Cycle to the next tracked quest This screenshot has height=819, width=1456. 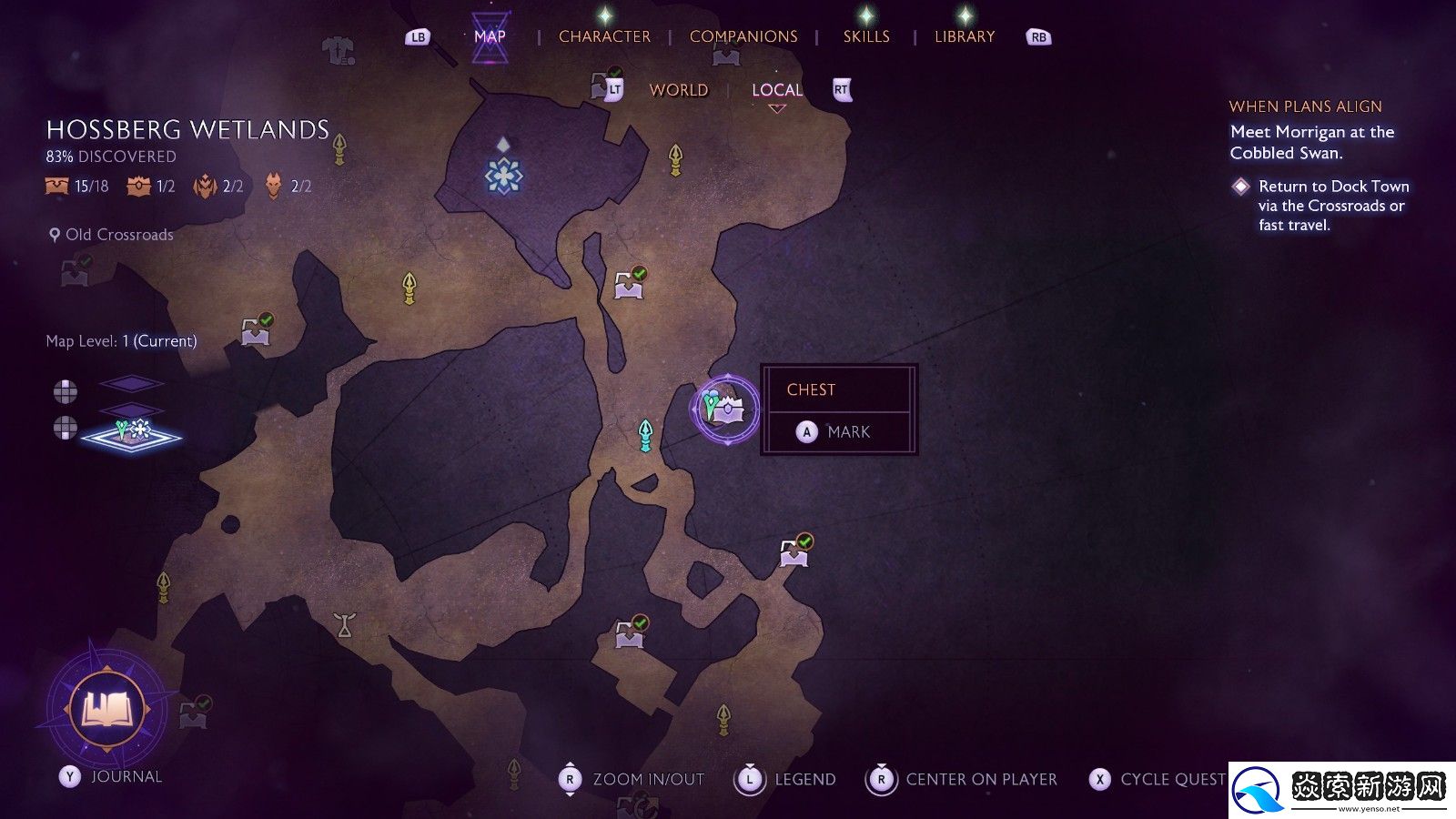click(x=1158, y=779)
